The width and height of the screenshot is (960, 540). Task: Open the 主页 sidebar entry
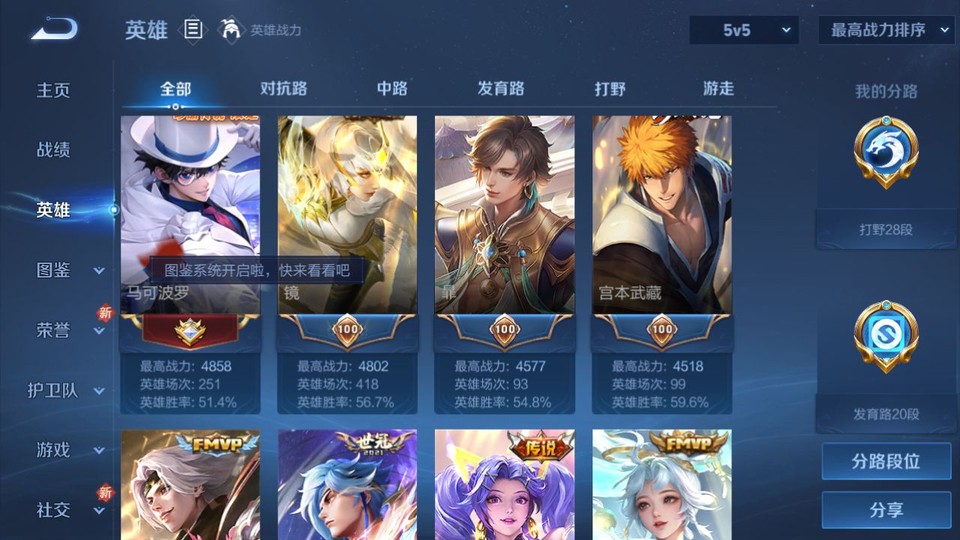tap(54, 90)
